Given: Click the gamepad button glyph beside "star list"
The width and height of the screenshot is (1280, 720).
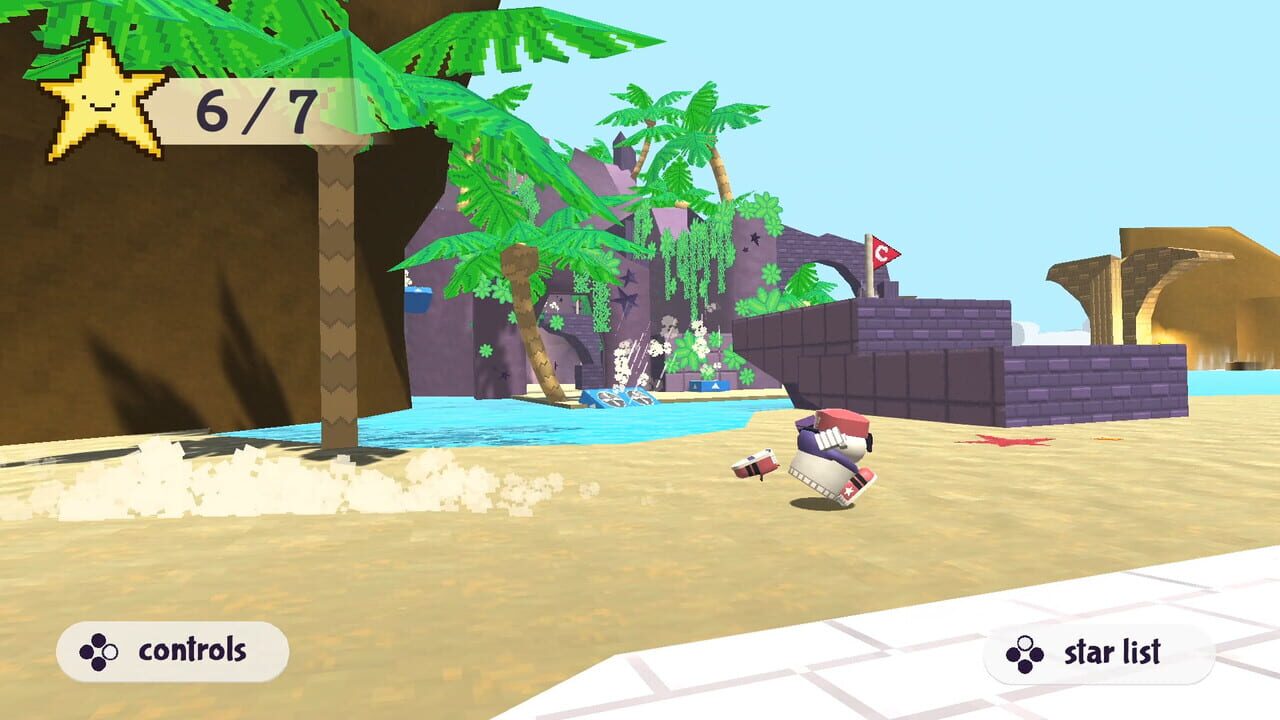Looking at the screenshot, I should point(1022,655).
